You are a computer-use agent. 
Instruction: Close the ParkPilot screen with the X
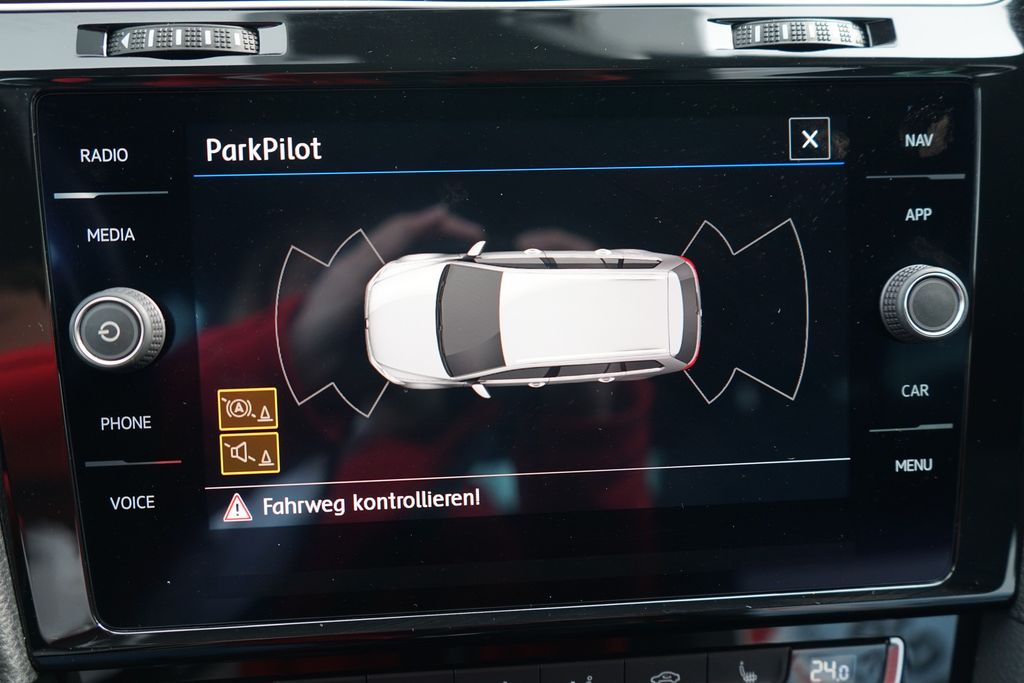tap(809, 139)
